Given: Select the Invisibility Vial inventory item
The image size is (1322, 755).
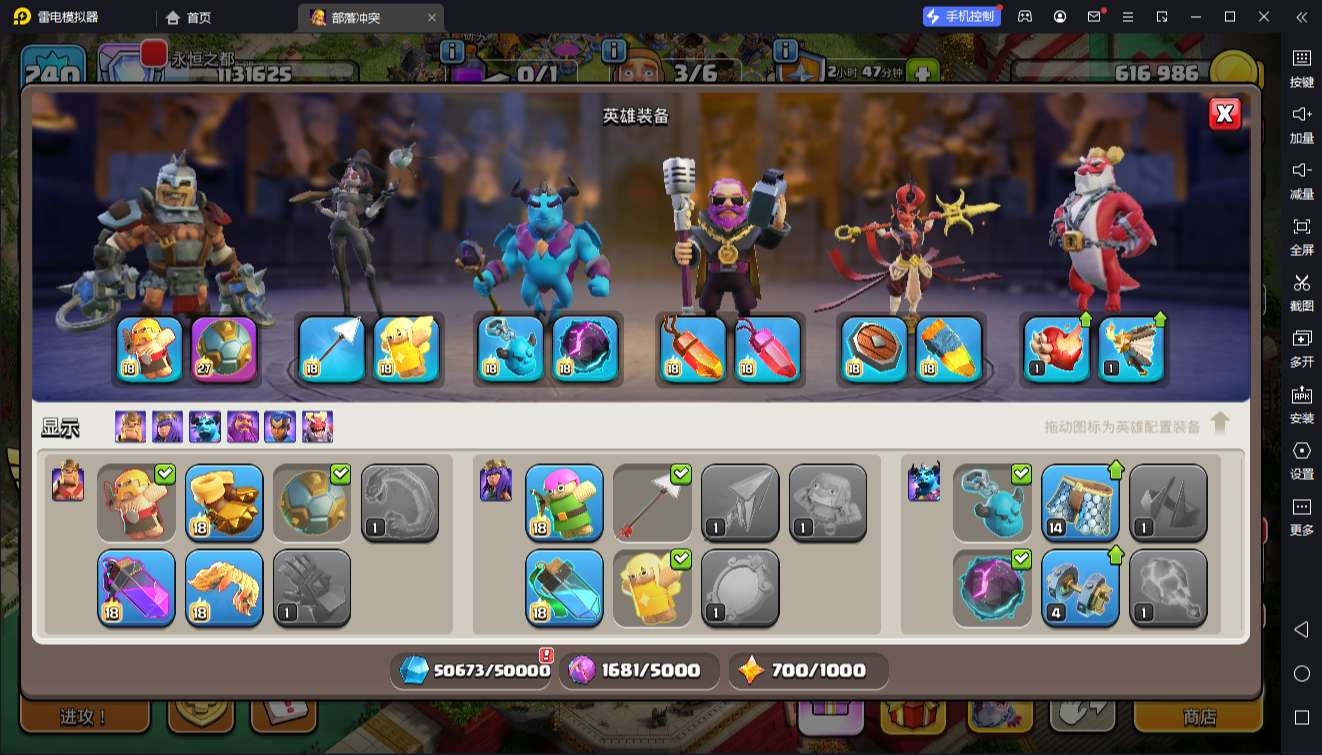Looking at the screenshot, I should pos(564,588).
